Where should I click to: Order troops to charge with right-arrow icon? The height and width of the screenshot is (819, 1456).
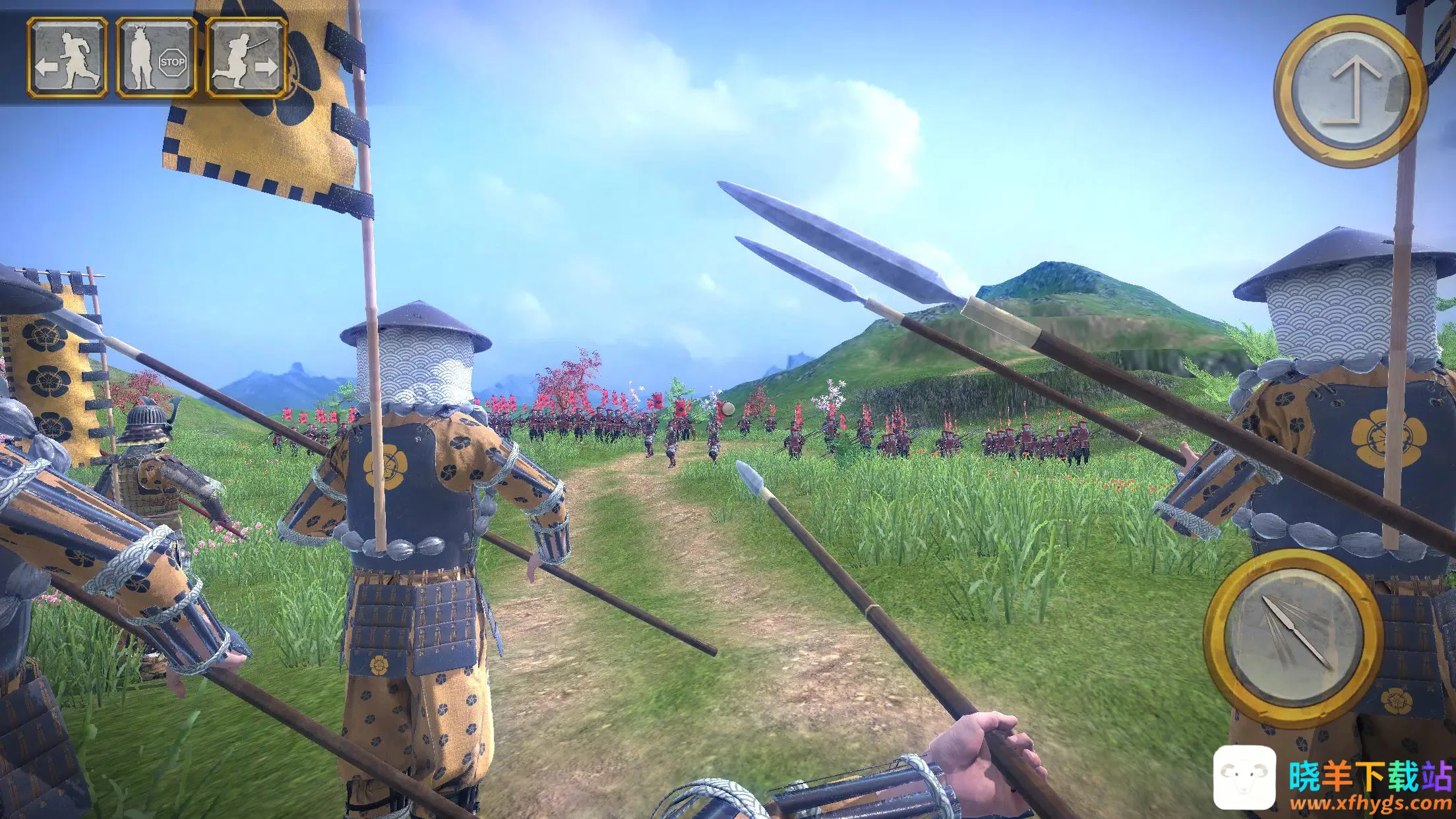[246, 59]
